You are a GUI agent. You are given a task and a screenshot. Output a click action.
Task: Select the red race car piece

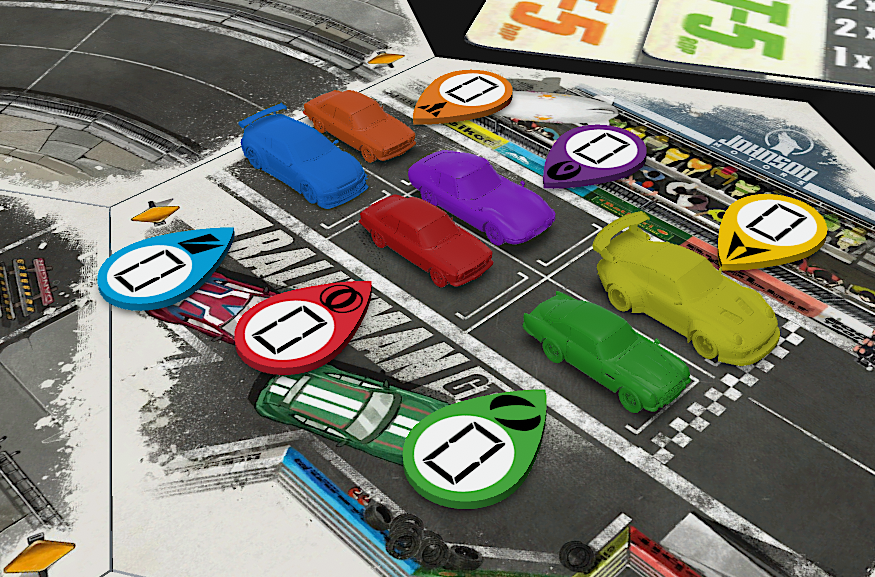click(x=425, y=238)
